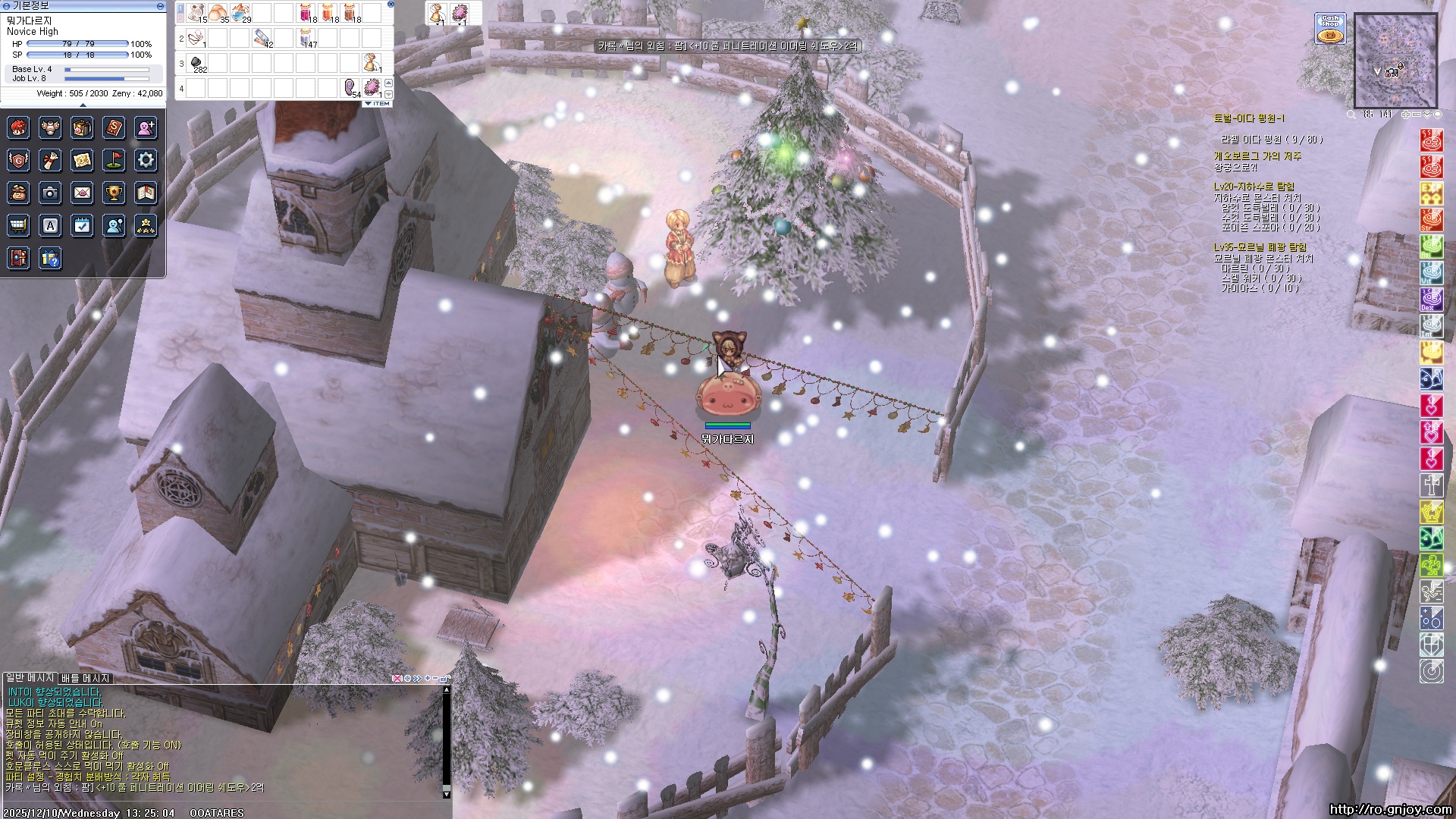Screen dimensions: 1456x819
Task: Zoom in the minimap with plus button
Action: pos(1405,115)
